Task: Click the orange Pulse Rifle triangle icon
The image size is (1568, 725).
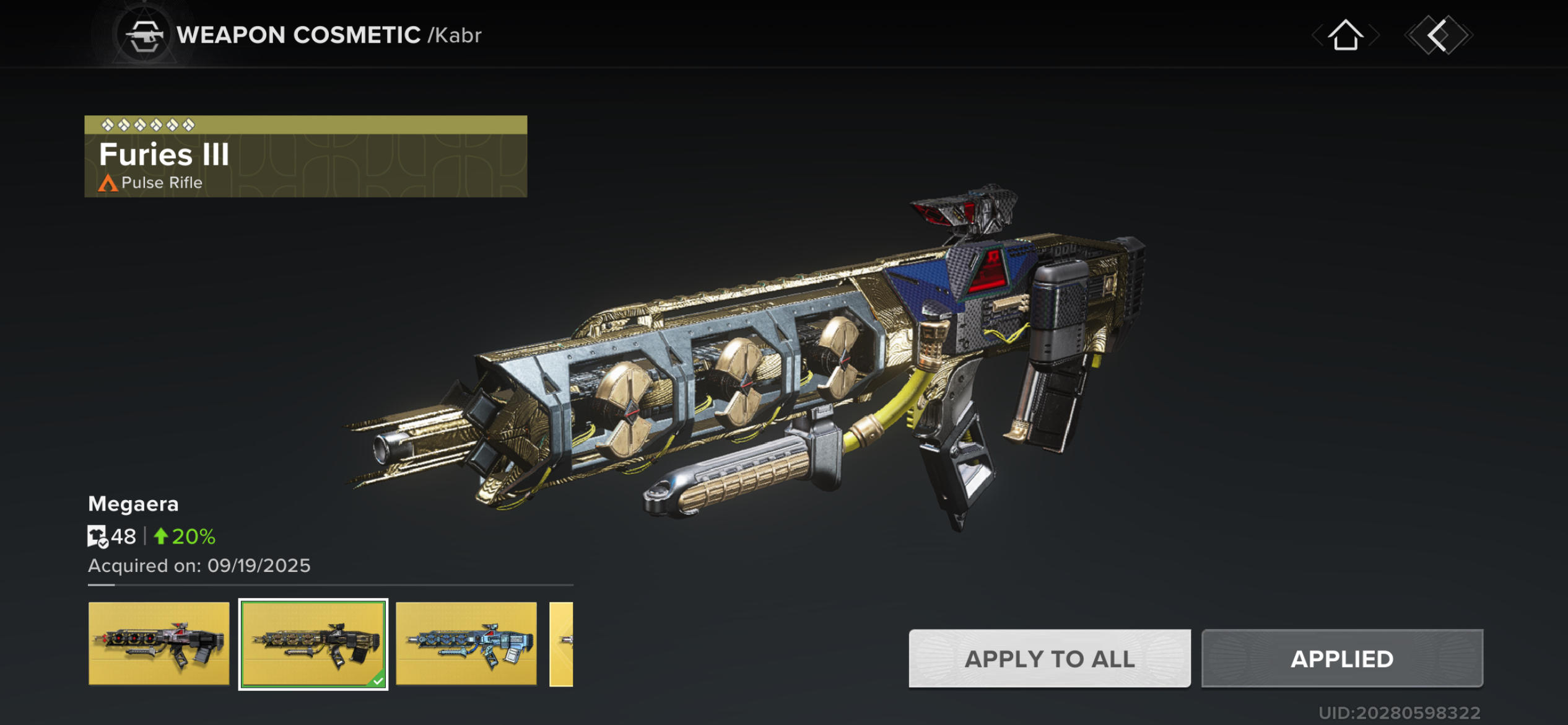Action: tap(108, 183)
